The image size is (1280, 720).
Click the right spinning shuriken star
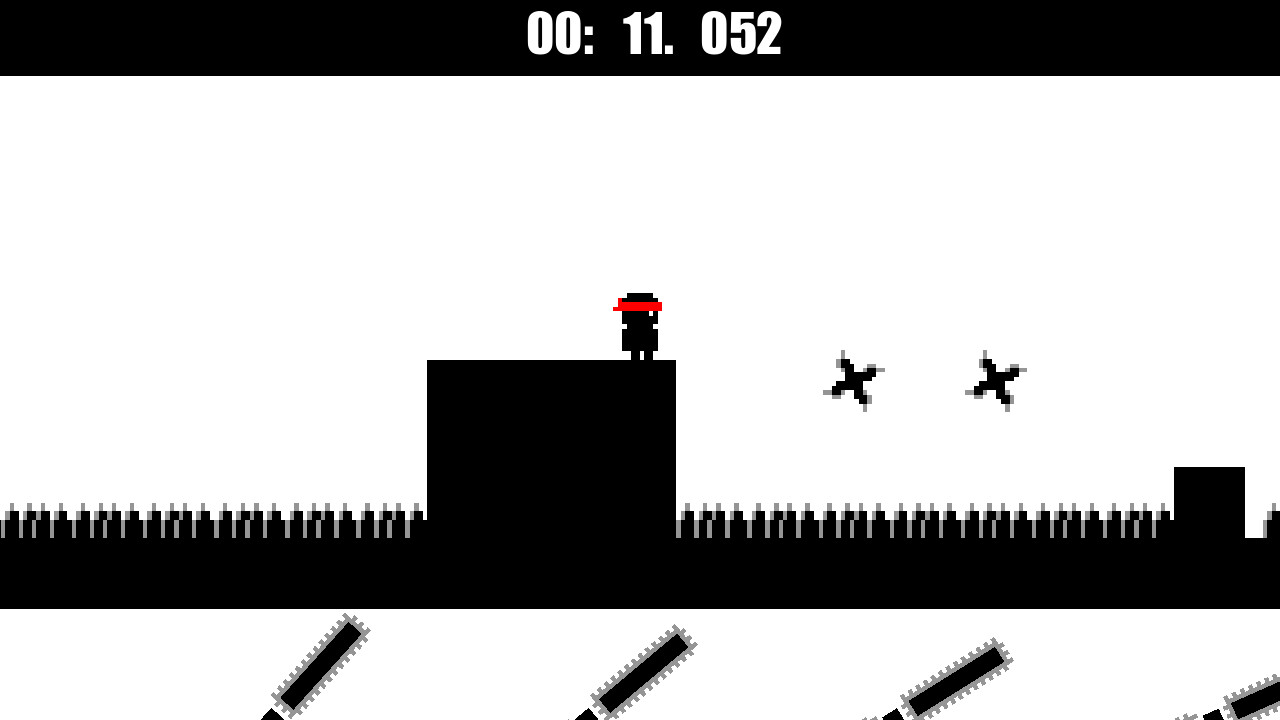pyautogui.click(x=995, y=380)
